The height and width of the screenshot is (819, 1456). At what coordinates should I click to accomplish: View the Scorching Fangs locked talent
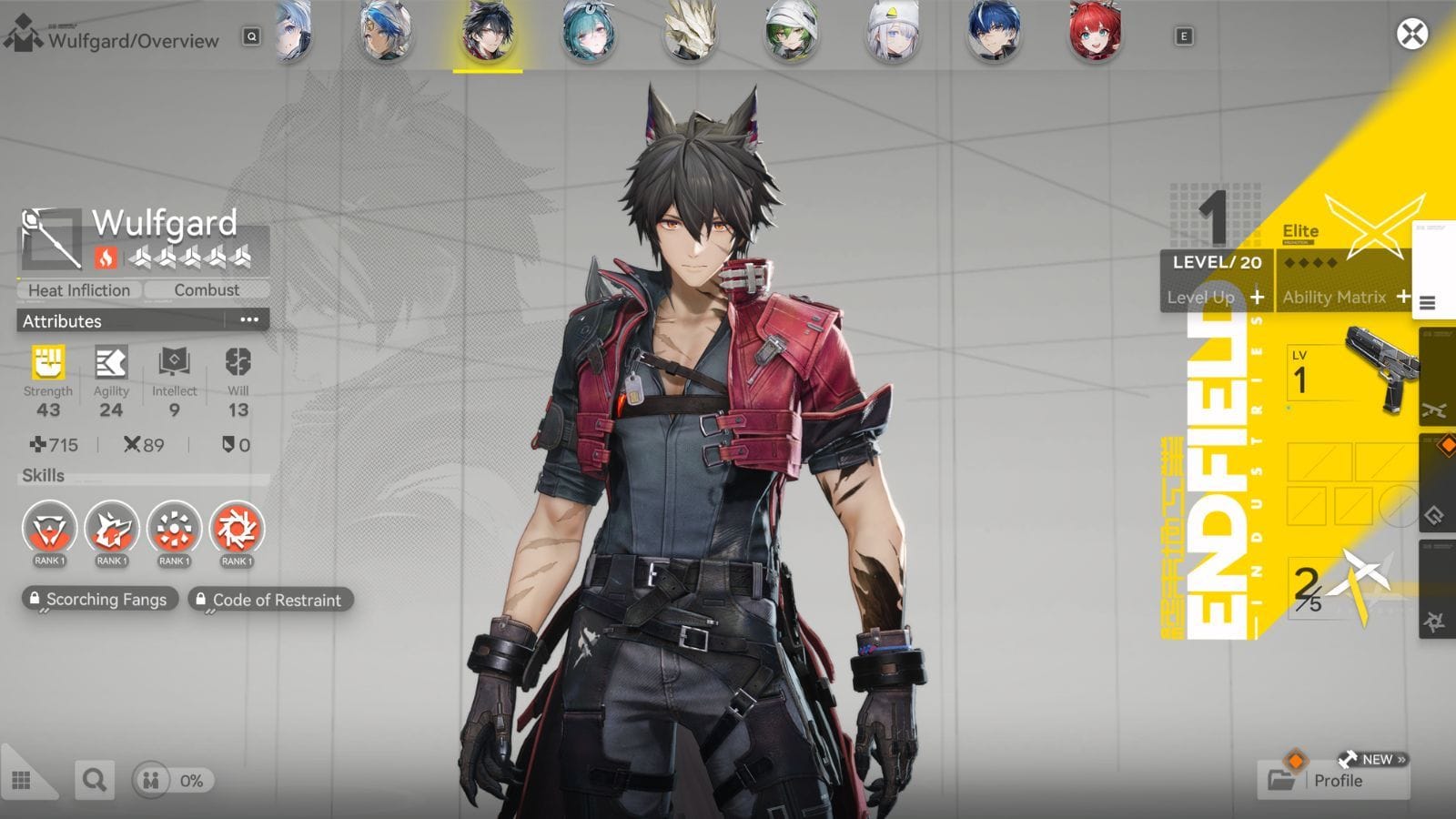98,600
